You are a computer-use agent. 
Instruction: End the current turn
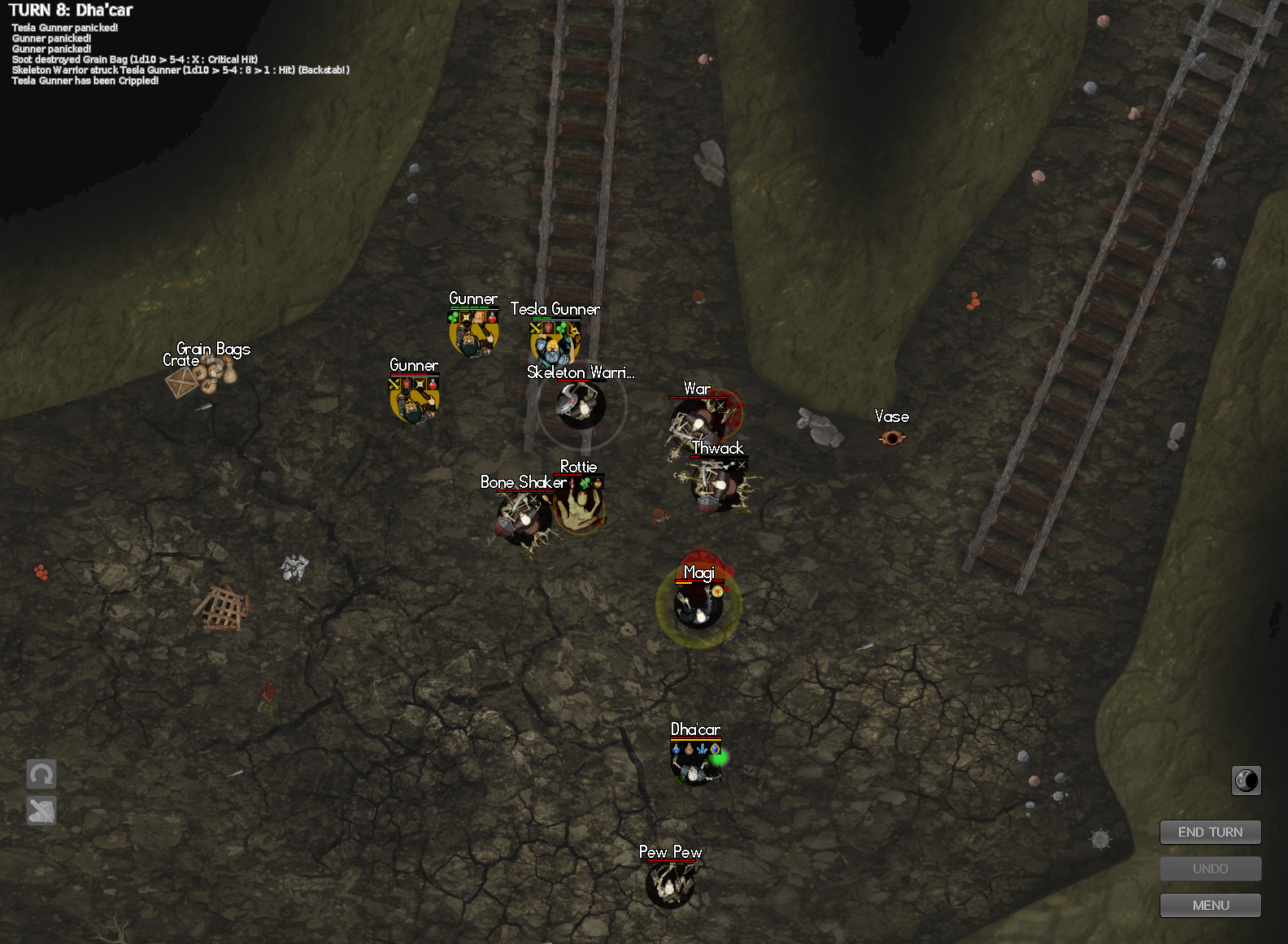click(x=1210, y=832)
